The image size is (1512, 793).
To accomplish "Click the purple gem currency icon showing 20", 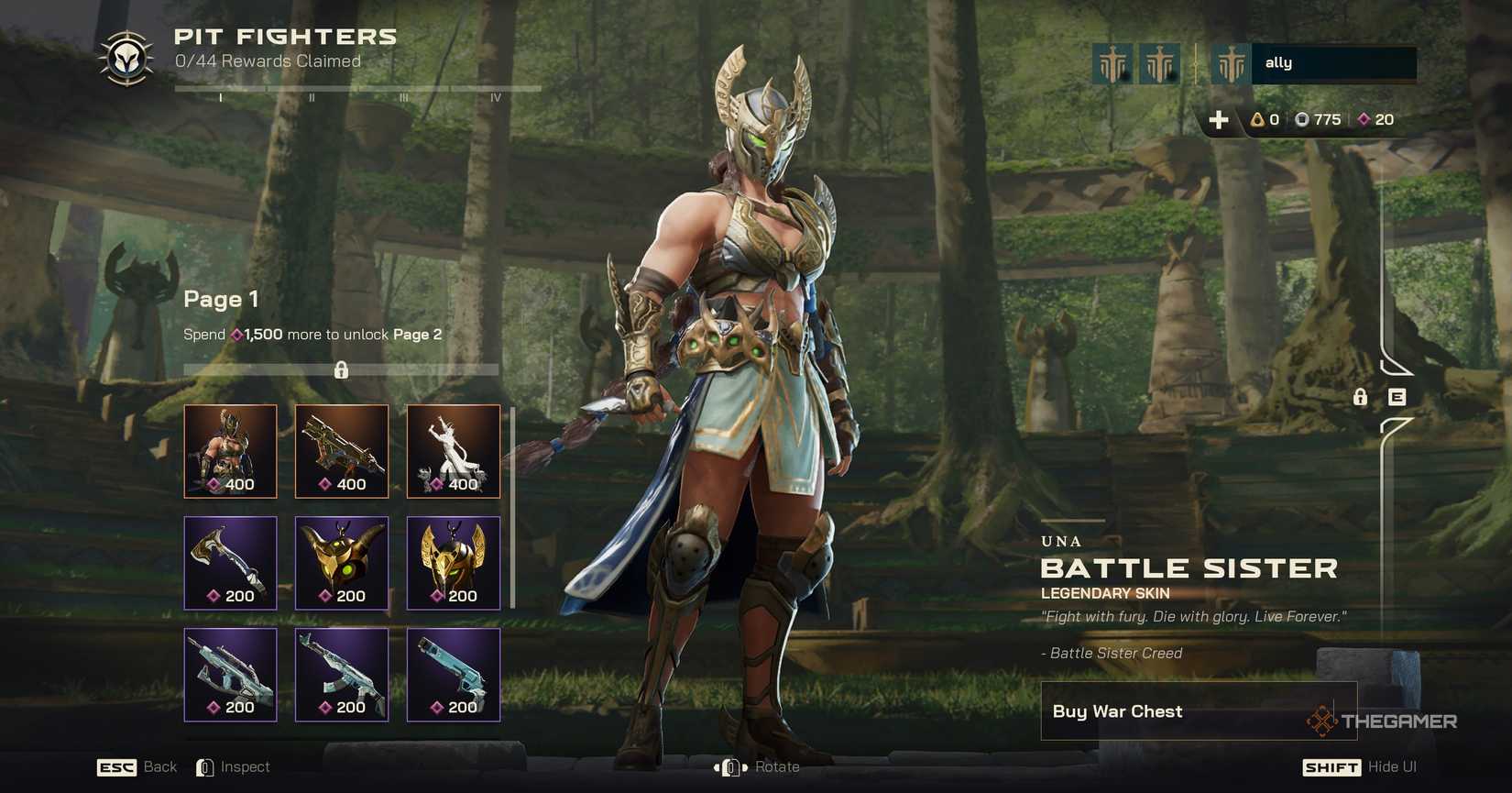I will point(1364,119).
